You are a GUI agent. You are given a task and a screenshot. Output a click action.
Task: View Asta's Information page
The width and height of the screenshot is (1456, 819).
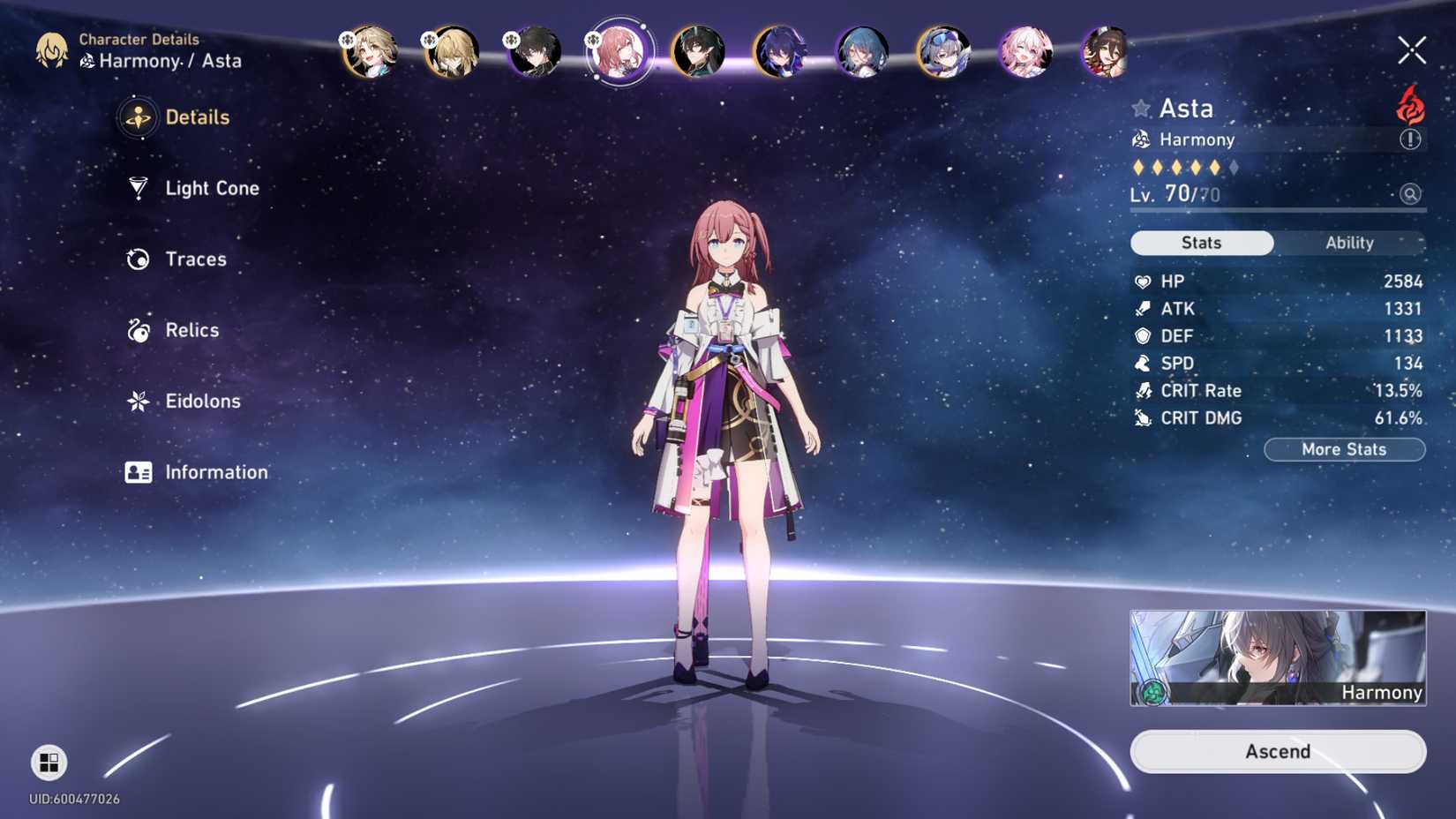pos(217,472)
